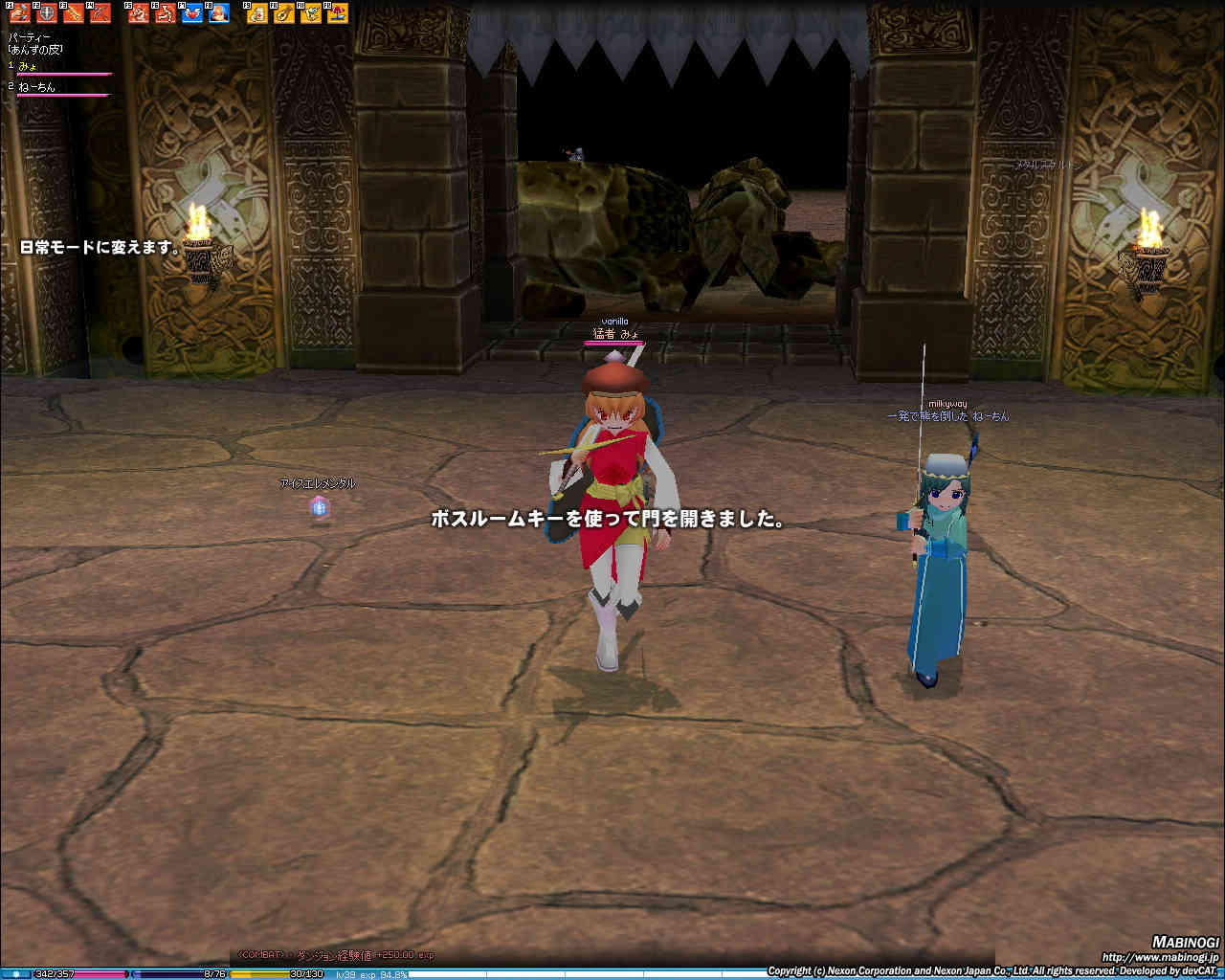Viewport: 1225px width, 980px height.
Task: Use the F2 shield defense skill
Action: (x=47, y=13)
